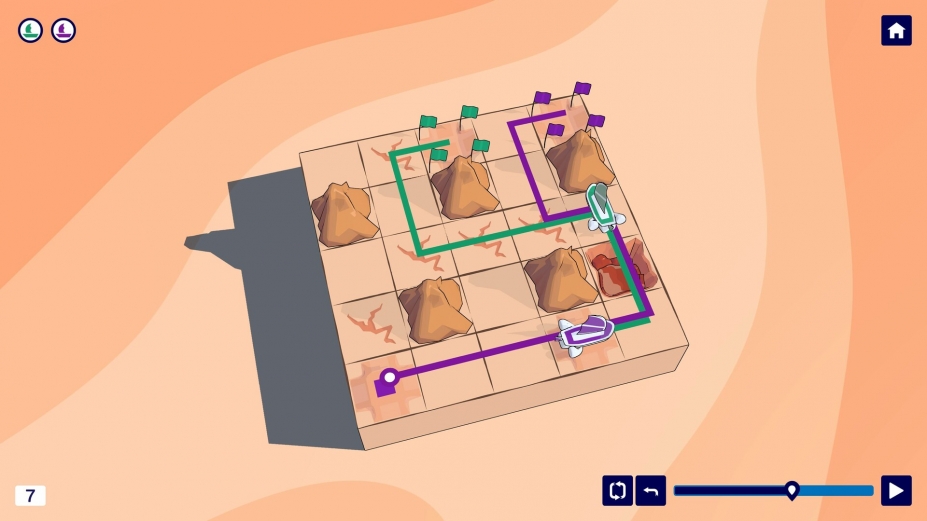Play the flight simulation

point(896,490)
